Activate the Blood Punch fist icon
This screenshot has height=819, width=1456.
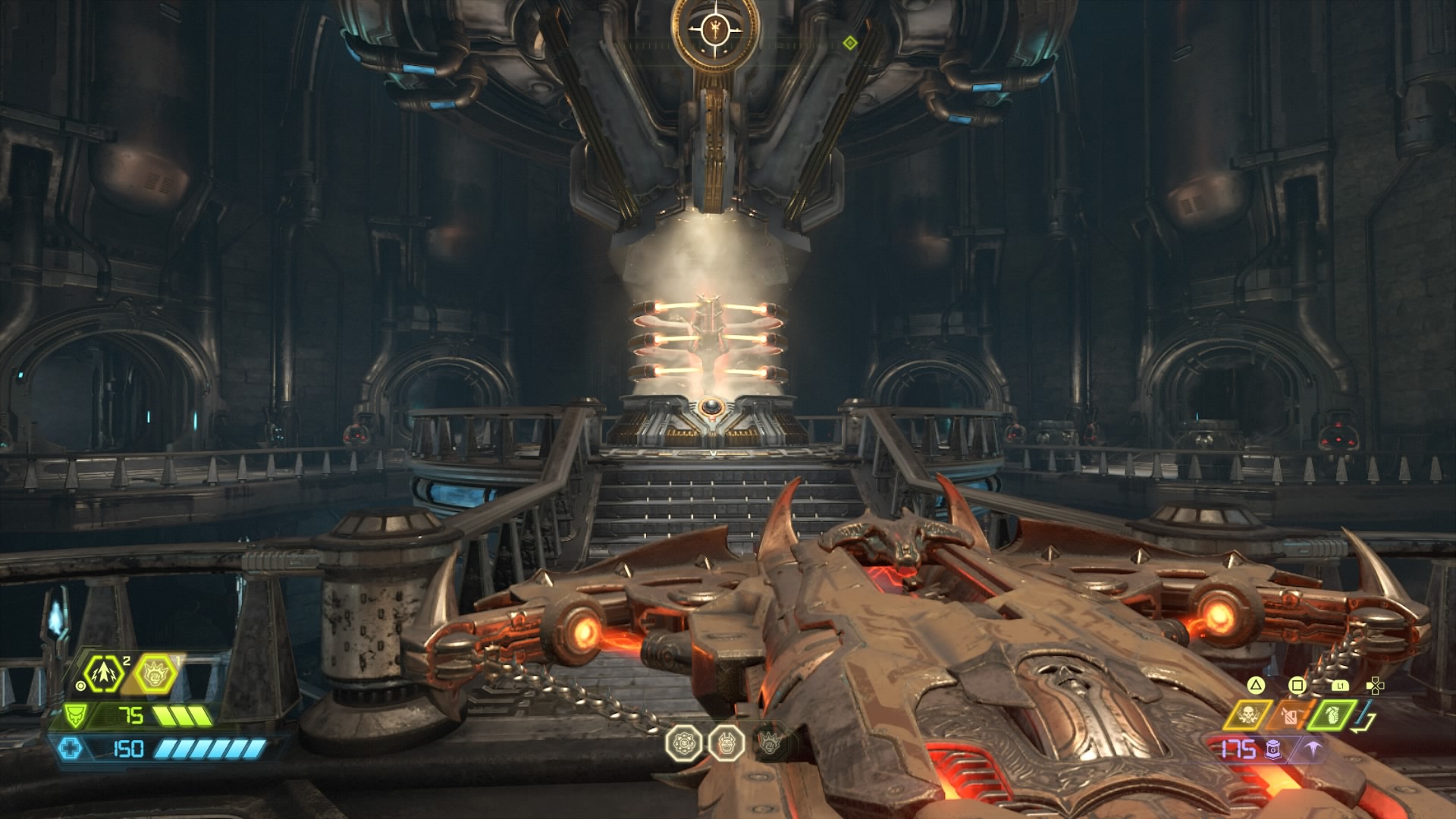155,672
